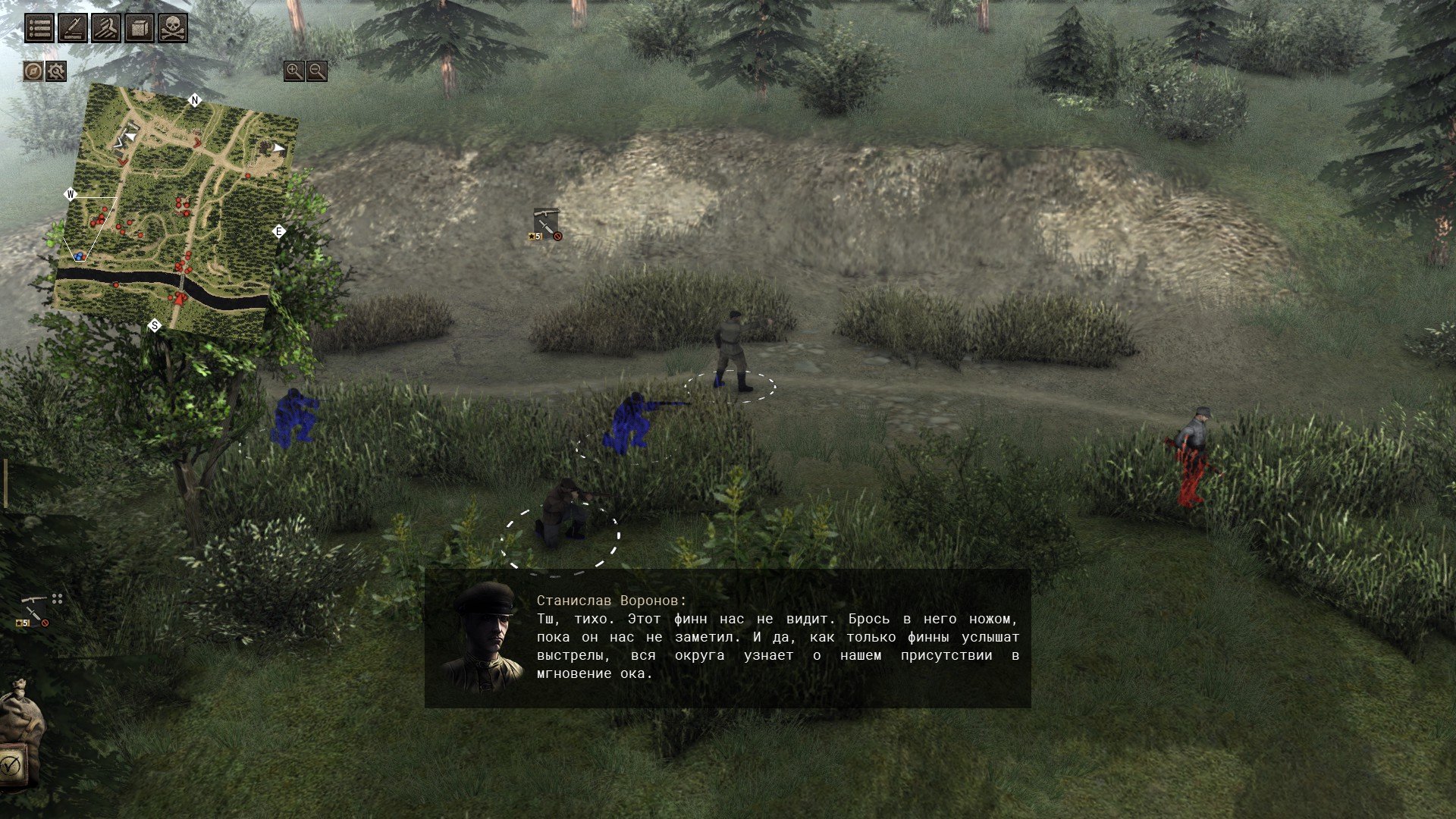Click the pencil drawing tool icon
This screenshot has width=1456, height=819.
click(x=73, y=28)
